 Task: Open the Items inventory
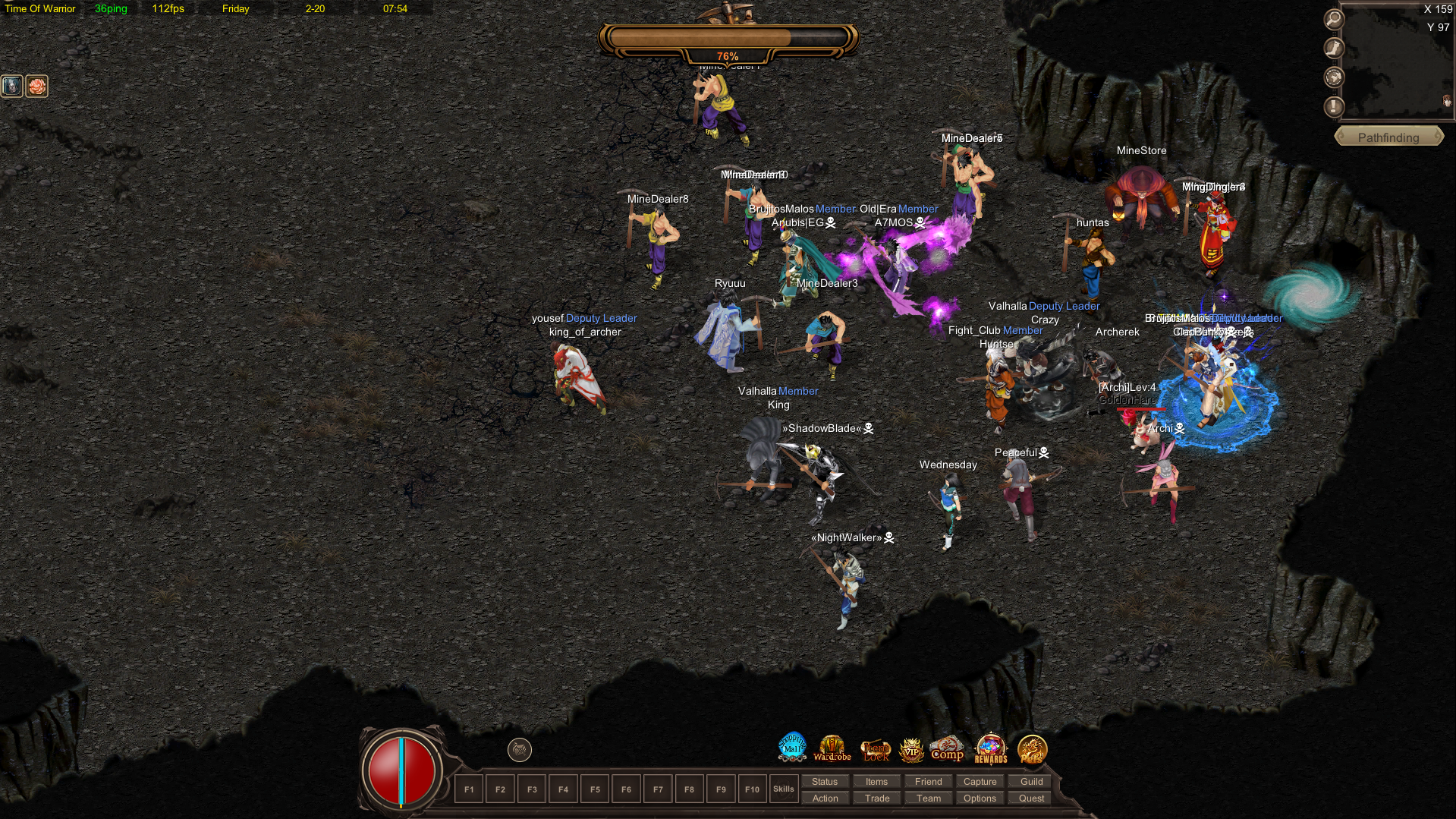[876, 781]
